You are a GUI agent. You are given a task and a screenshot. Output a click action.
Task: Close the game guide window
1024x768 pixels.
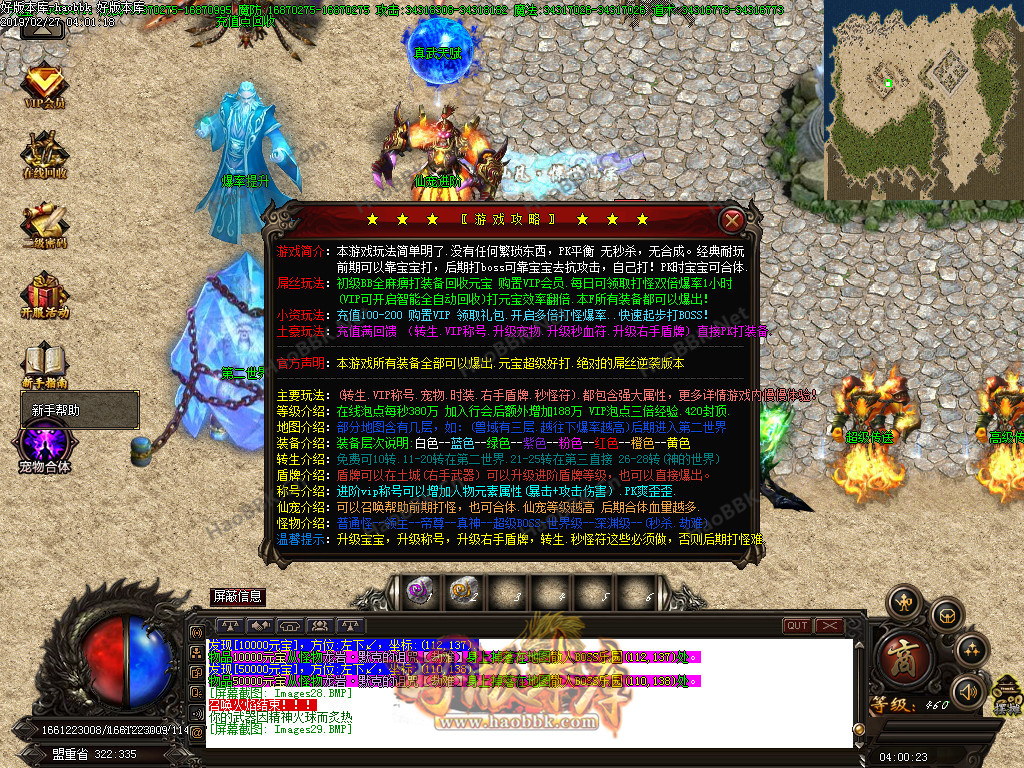[733, 220]
